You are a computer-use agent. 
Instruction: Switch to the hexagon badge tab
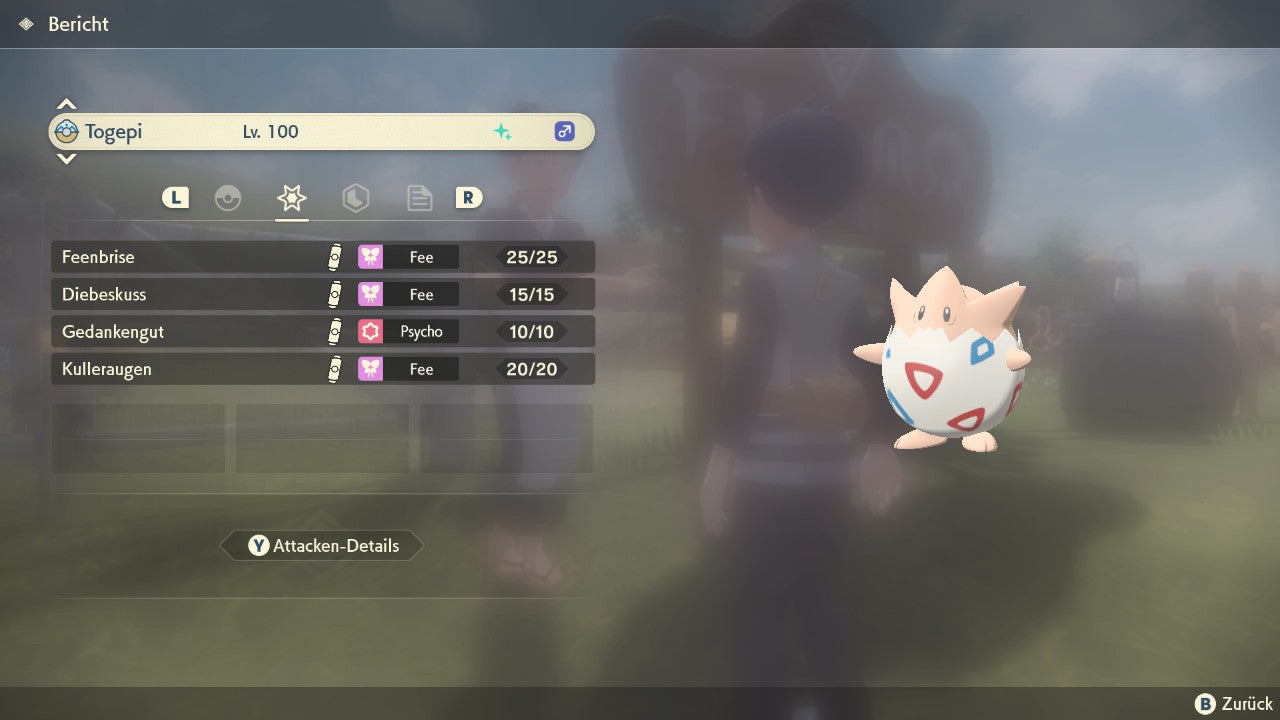pos(356,198)
